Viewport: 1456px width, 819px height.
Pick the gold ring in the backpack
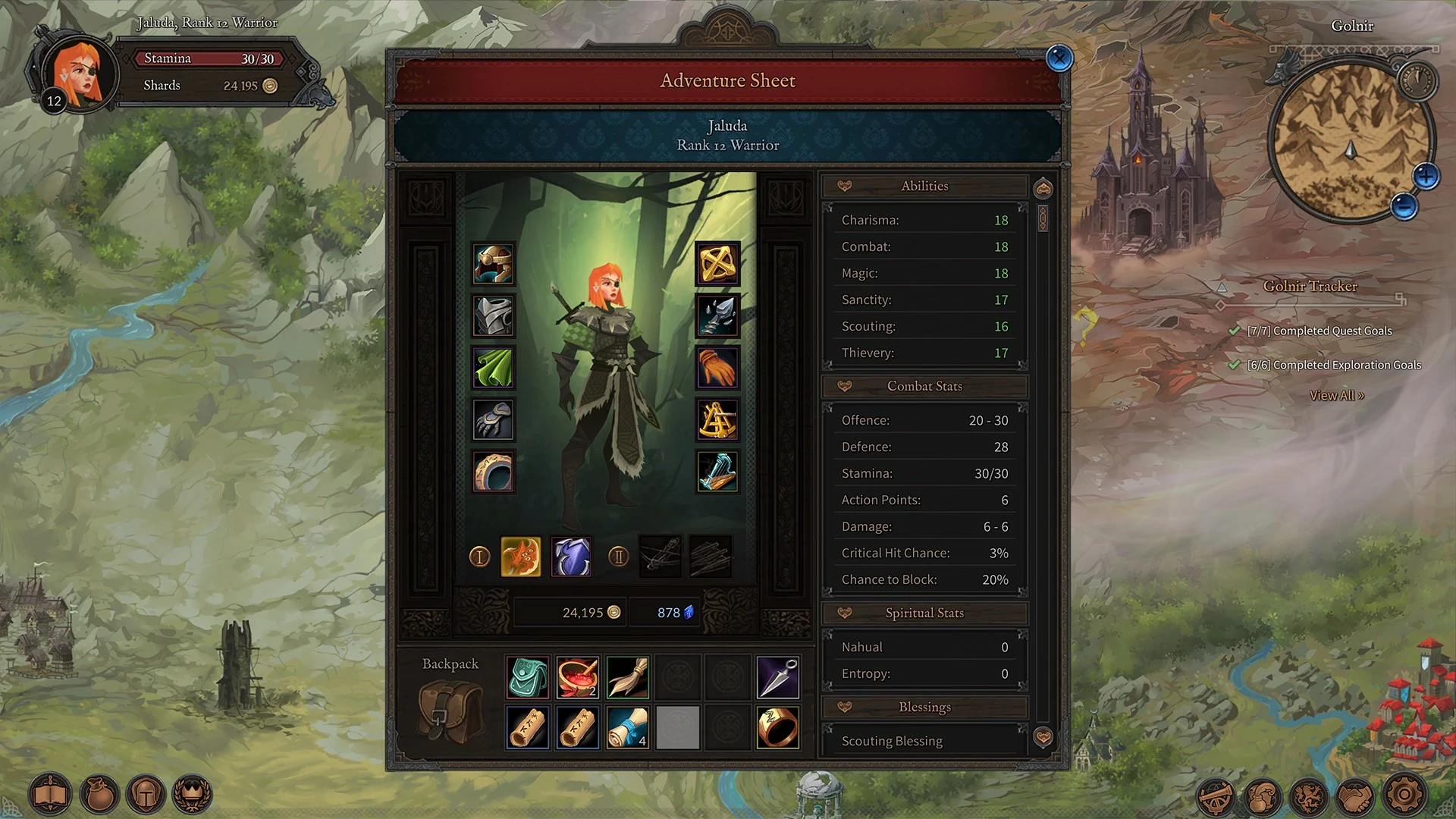778,728
